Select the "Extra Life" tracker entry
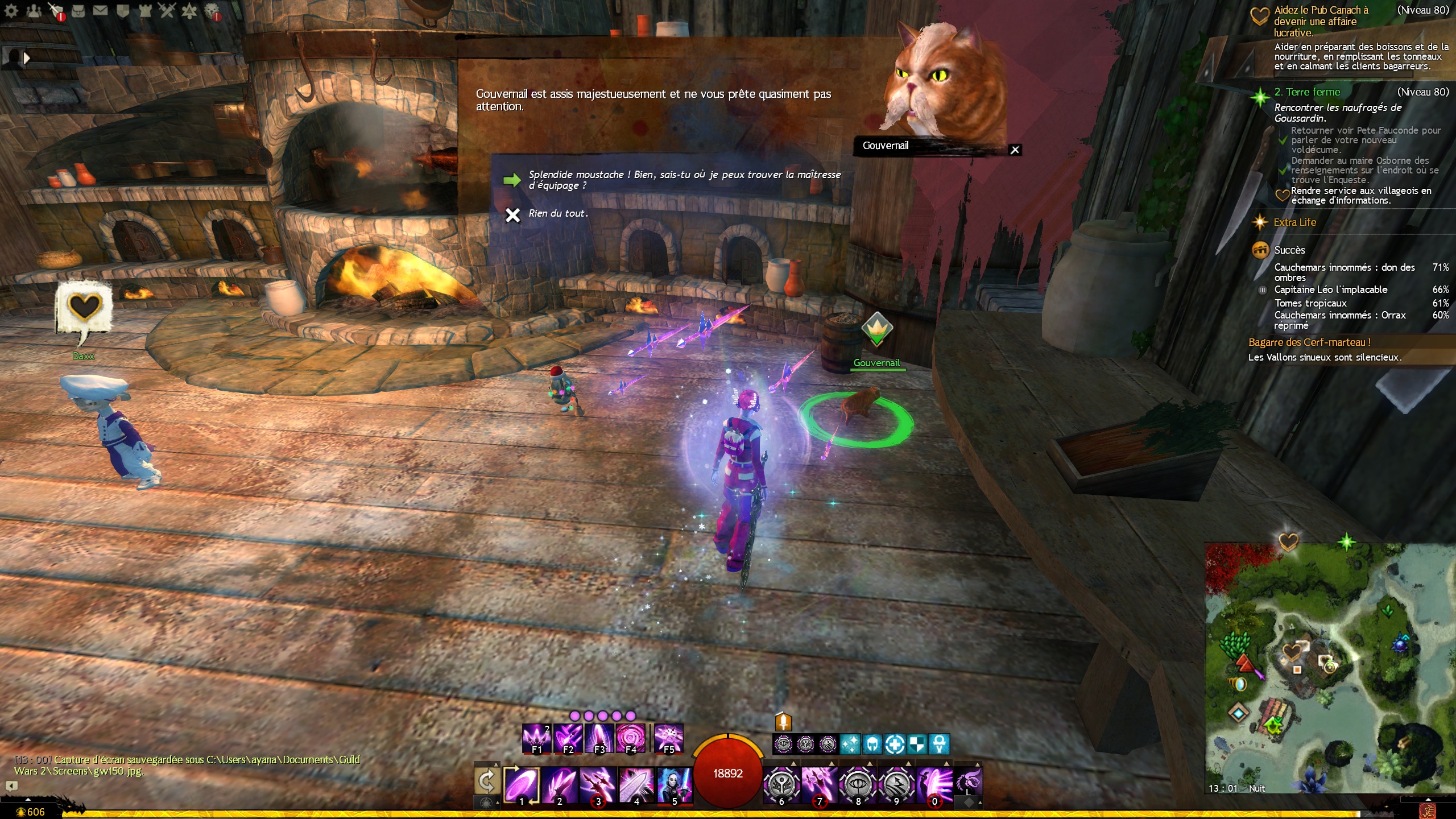1456x819 pixels. pyautogui.click(x=1294, y=222)
